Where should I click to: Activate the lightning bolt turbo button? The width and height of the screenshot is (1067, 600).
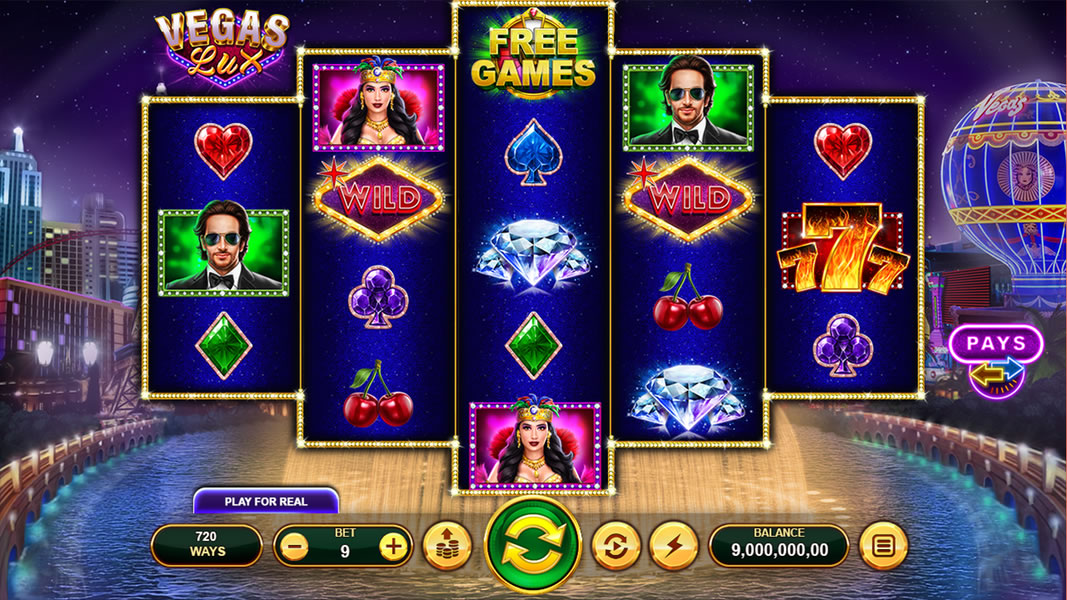coord(673,546)
